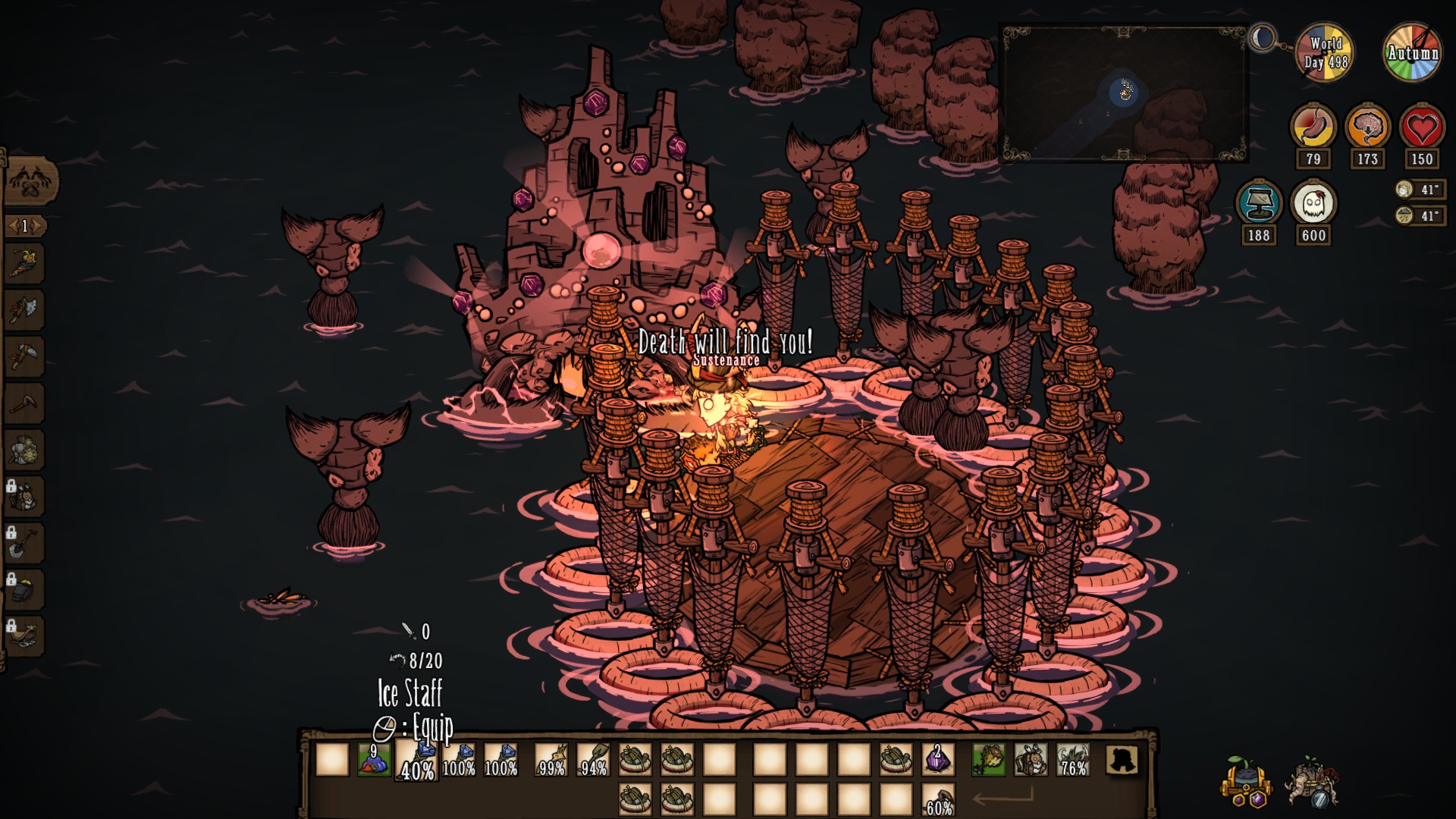Craft the torch from pinned recipes
Image resolution: width=1456 pixels, height=819 pixels.
point(24,263)
